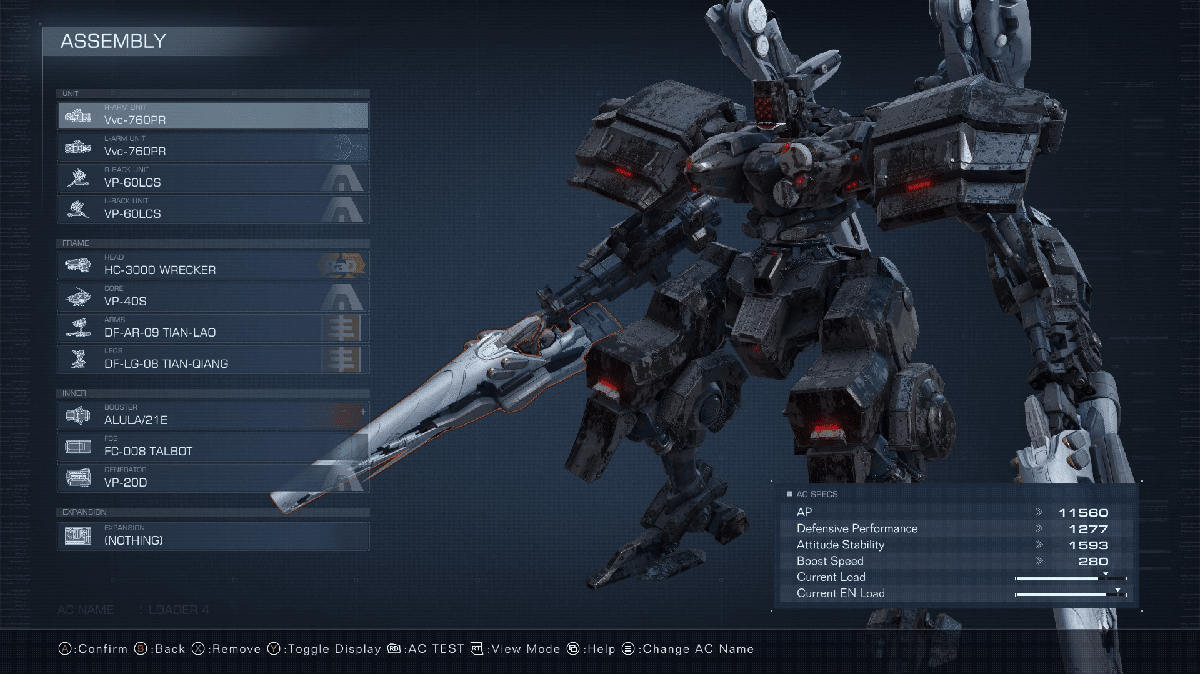Open the ALULA/21E booster slot
Image resolution: width=1200 pixels, height=675 pixels.
coord(213,415)
